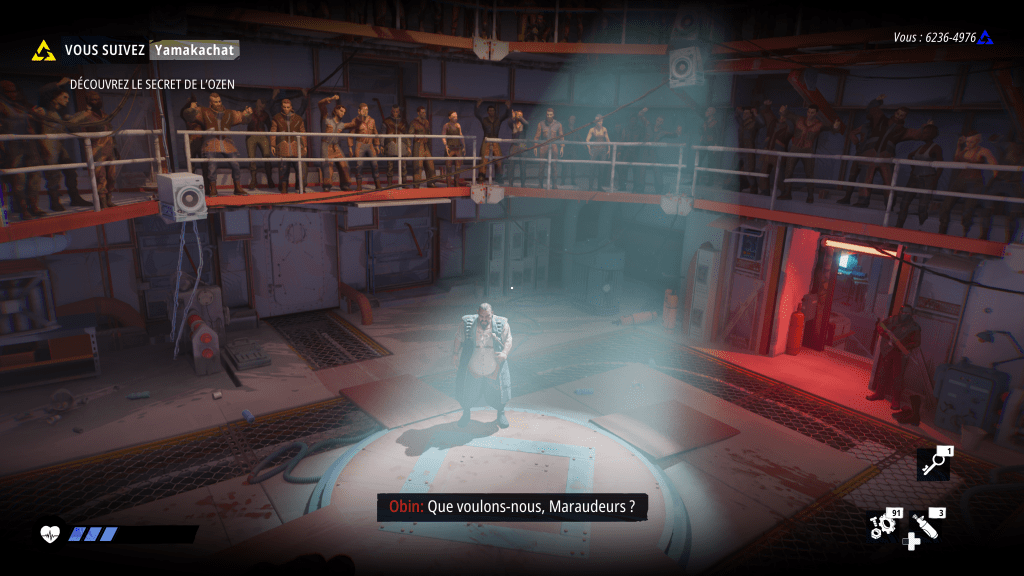
Task: Click the yellow triangle spectate emblem
Action: pyautogui.click(x=43, y=50)
